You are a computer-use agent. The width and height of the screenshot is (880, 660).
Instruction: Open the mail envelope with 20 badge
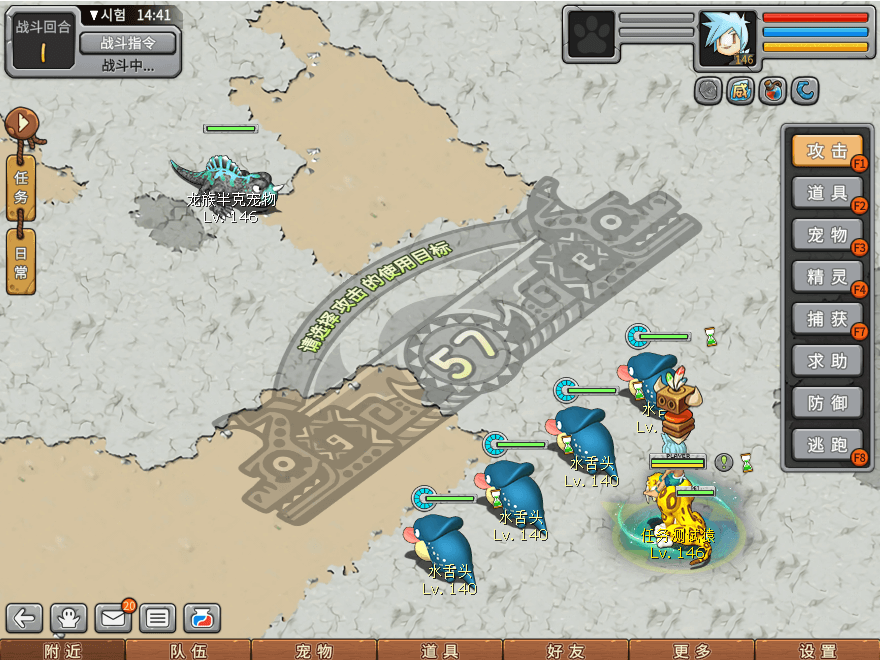[113, 618]
